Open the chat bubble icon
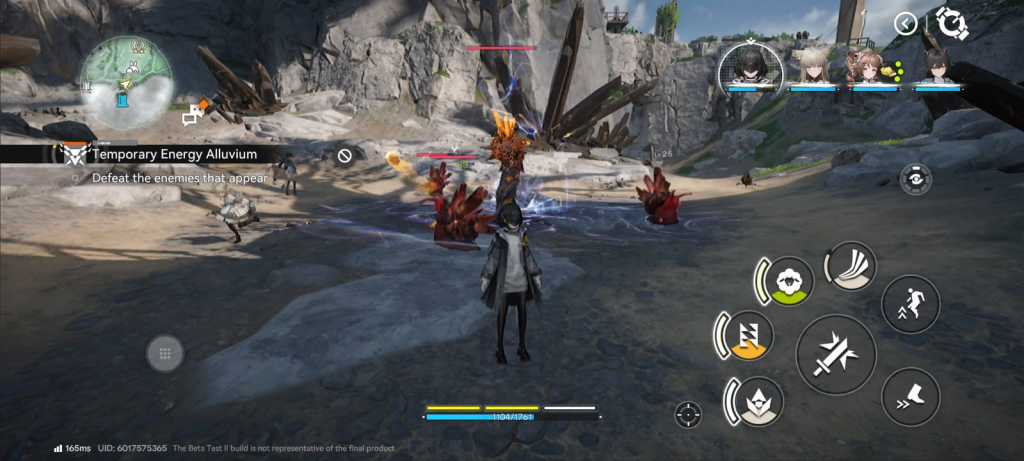 tap(190, 117)
